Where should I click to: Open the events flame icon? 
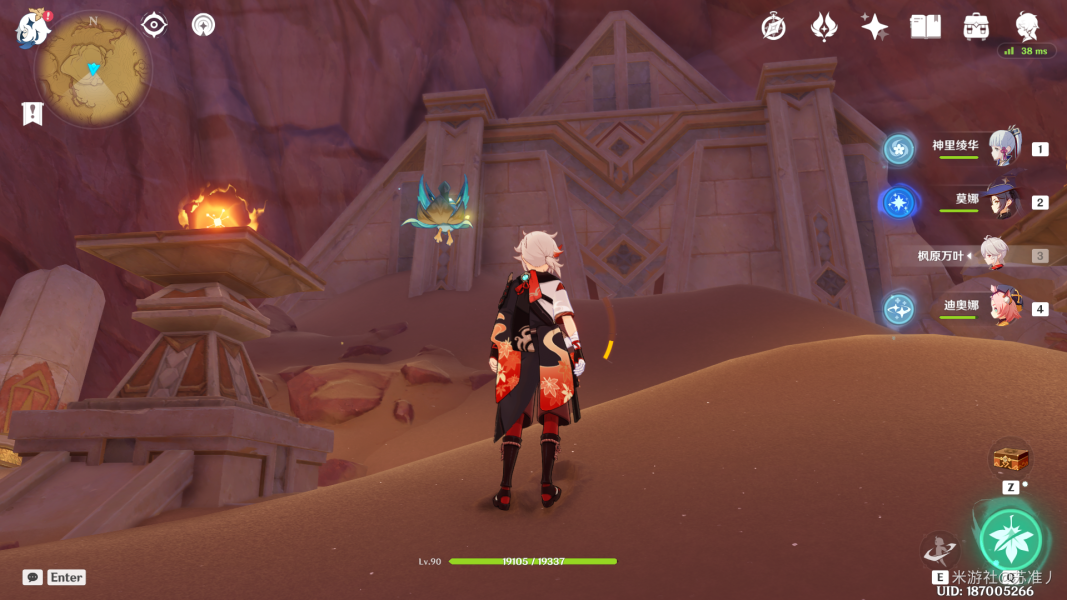(823, 27)
